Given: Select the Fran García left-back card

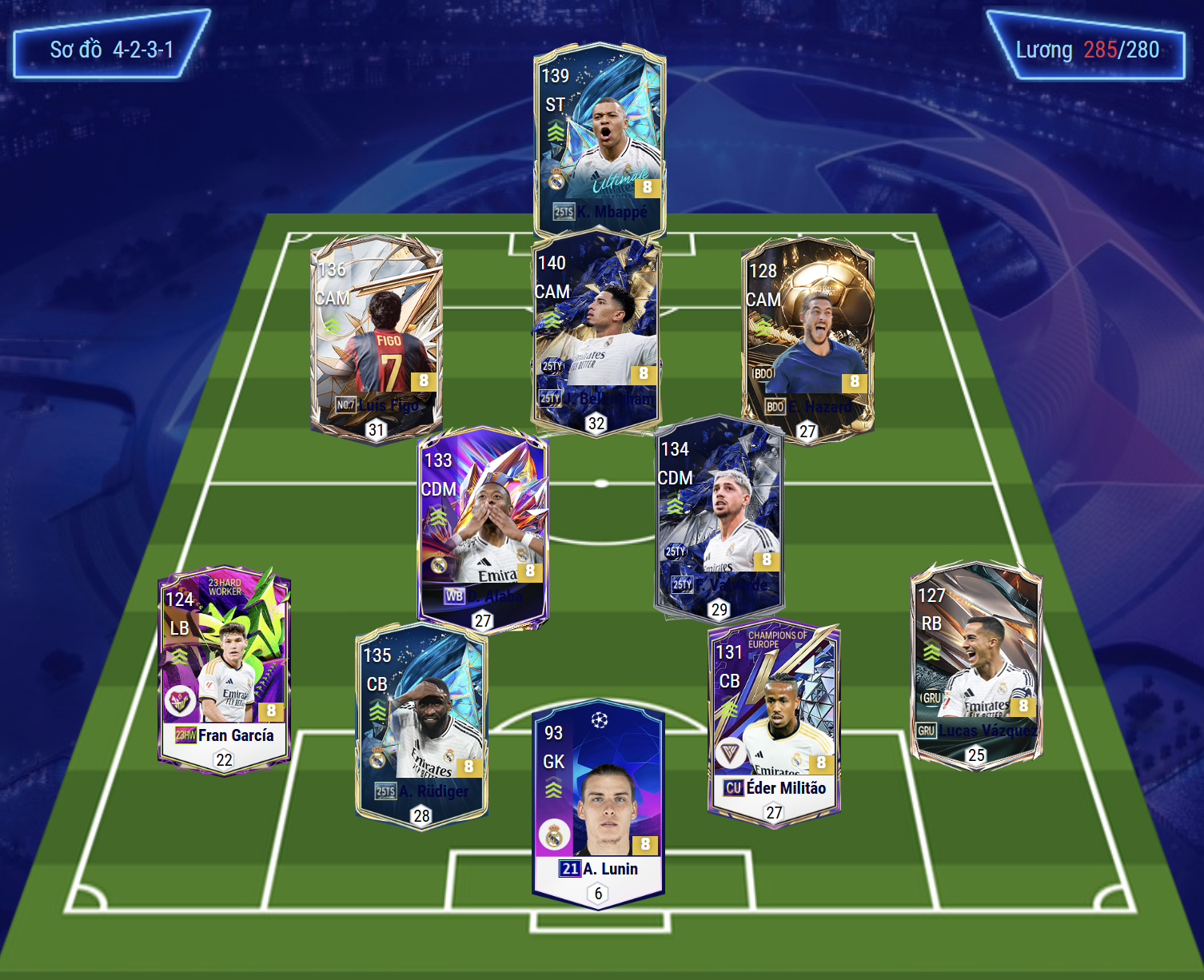Looking at the screenshot, I should pos(225,667).
